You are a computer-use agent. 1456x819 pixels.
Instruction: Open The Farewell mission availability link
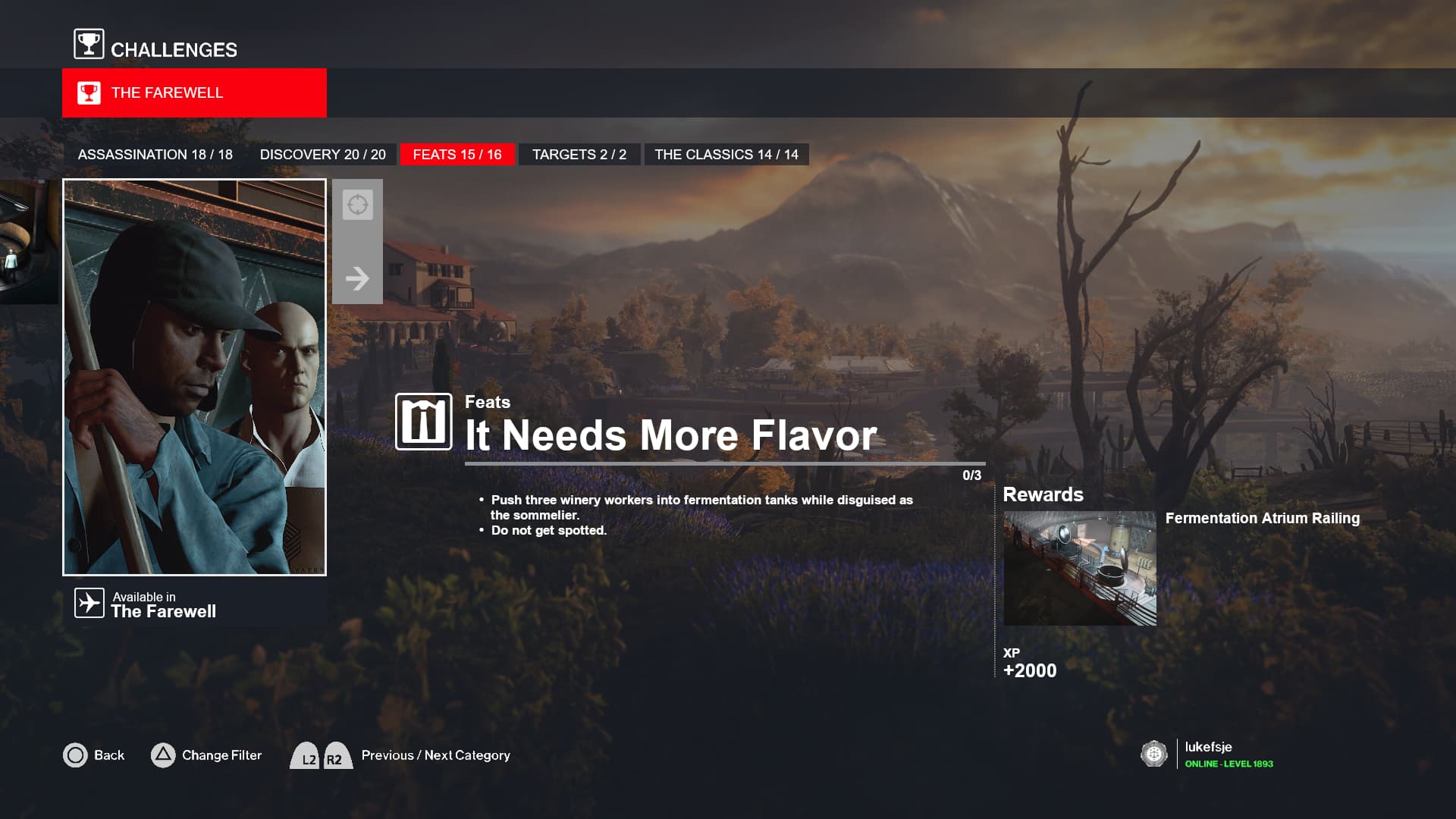tap(146, 604)
